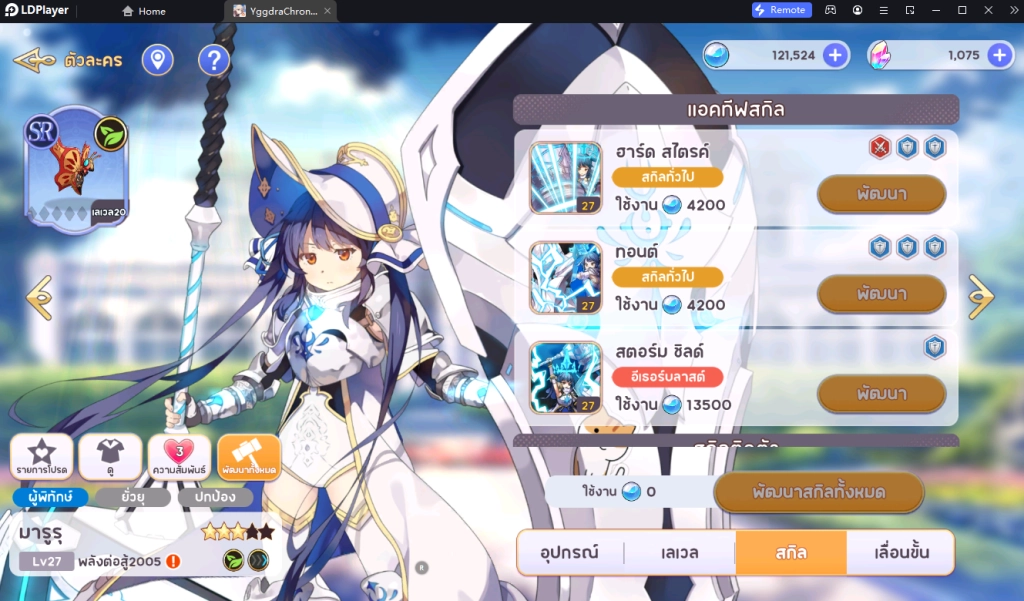Upgrade the ทอนต์ skill
This screenshot has height=601, width=1024.
[881, 294]
